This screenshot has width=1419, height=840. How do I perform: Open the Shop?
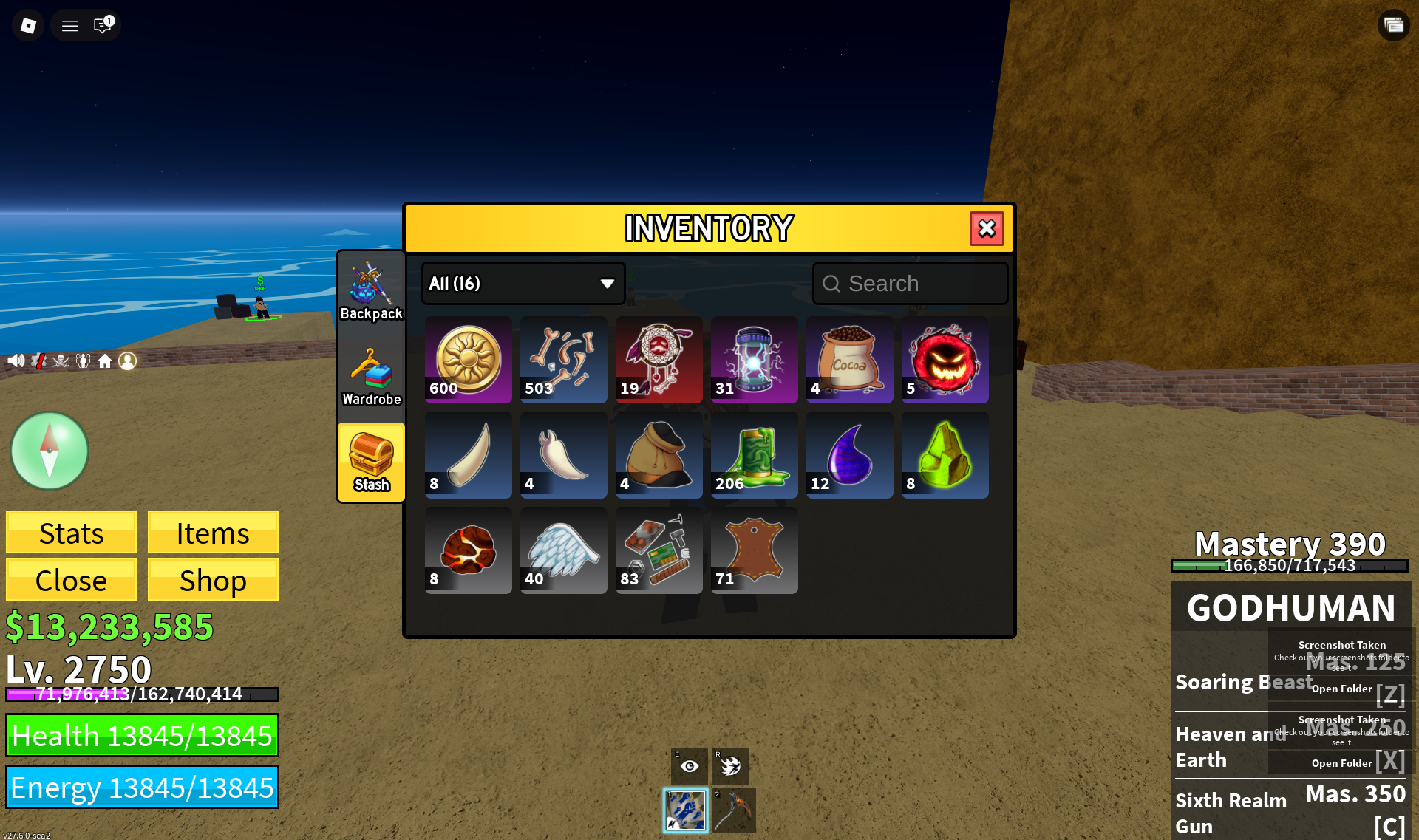(x=213, y=580)
